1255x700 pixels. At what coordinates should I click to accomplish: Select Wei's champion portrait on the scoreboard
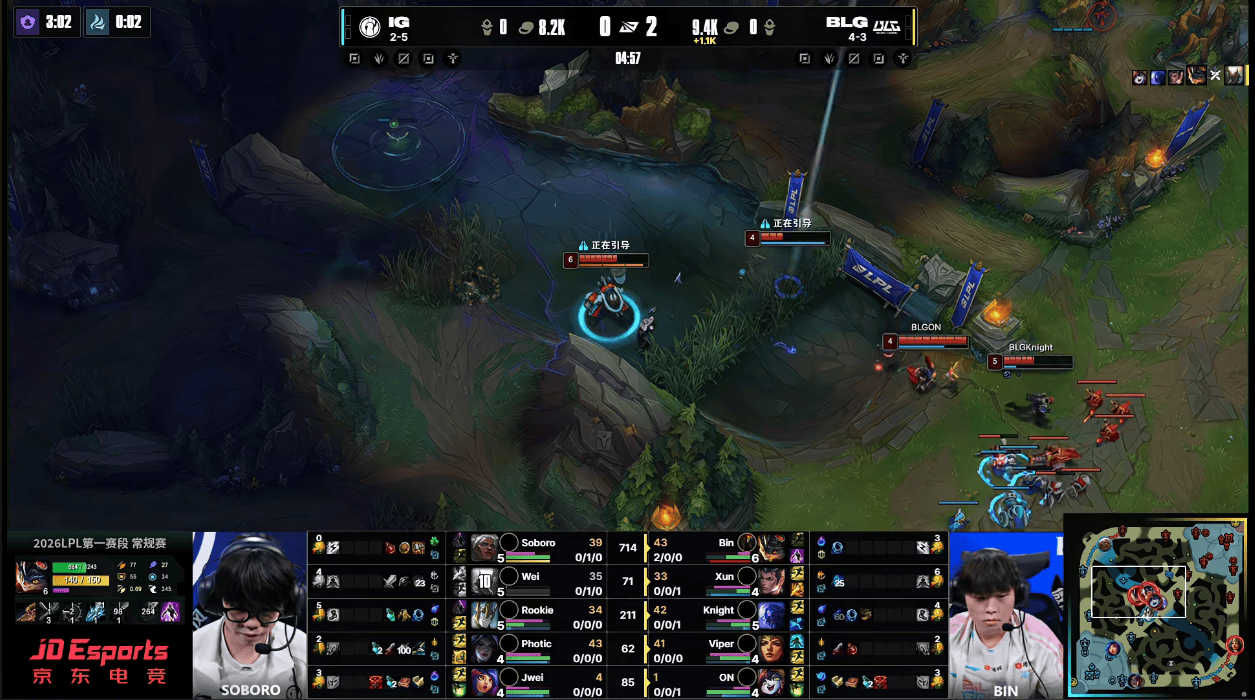coord(484,582)
